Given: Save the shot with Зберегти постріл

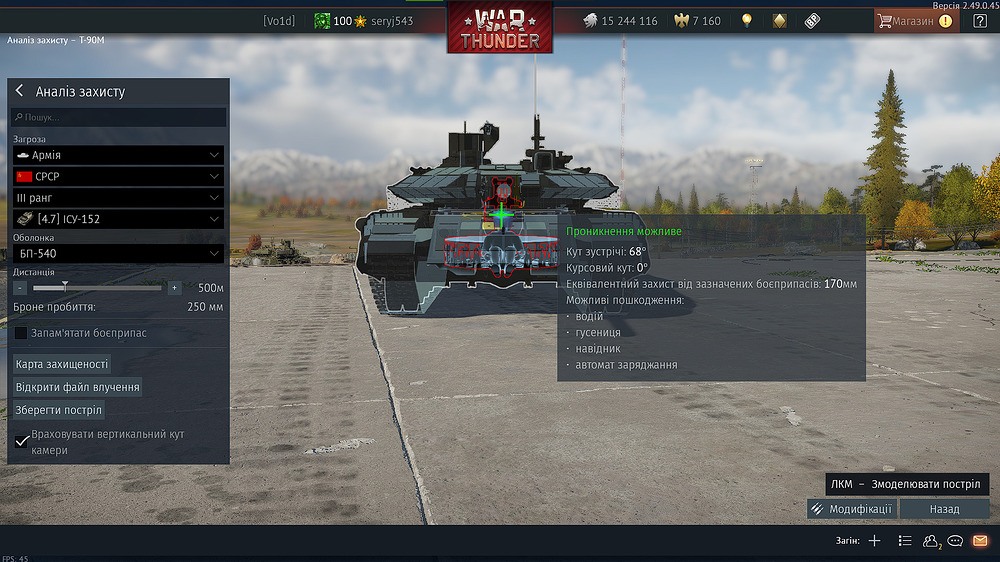Looking at the screenshot, I should coord(58,410).
